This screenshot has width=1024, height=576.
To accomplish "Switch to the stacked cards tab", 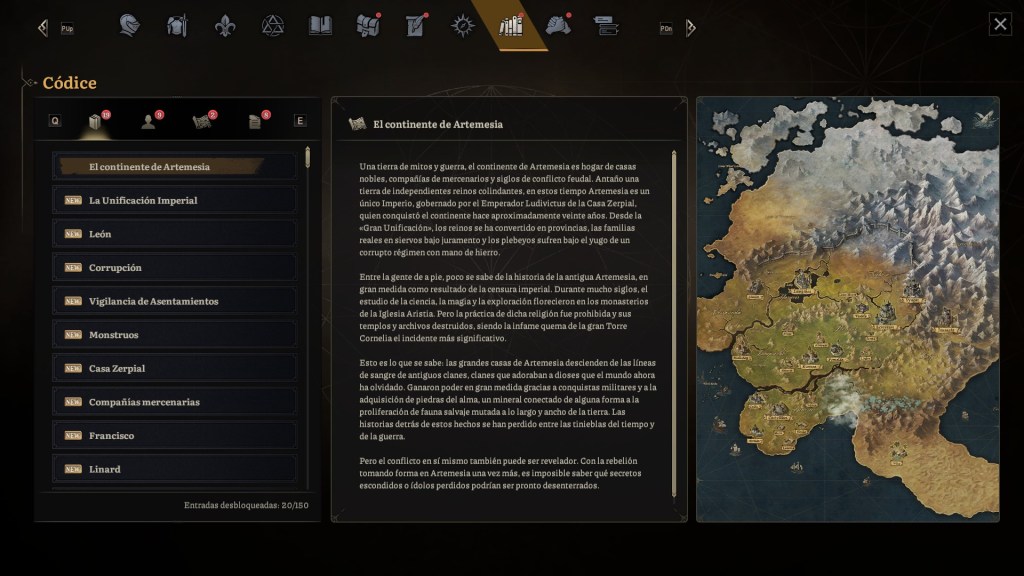I will pyautogui.click(x=605, y=25).
